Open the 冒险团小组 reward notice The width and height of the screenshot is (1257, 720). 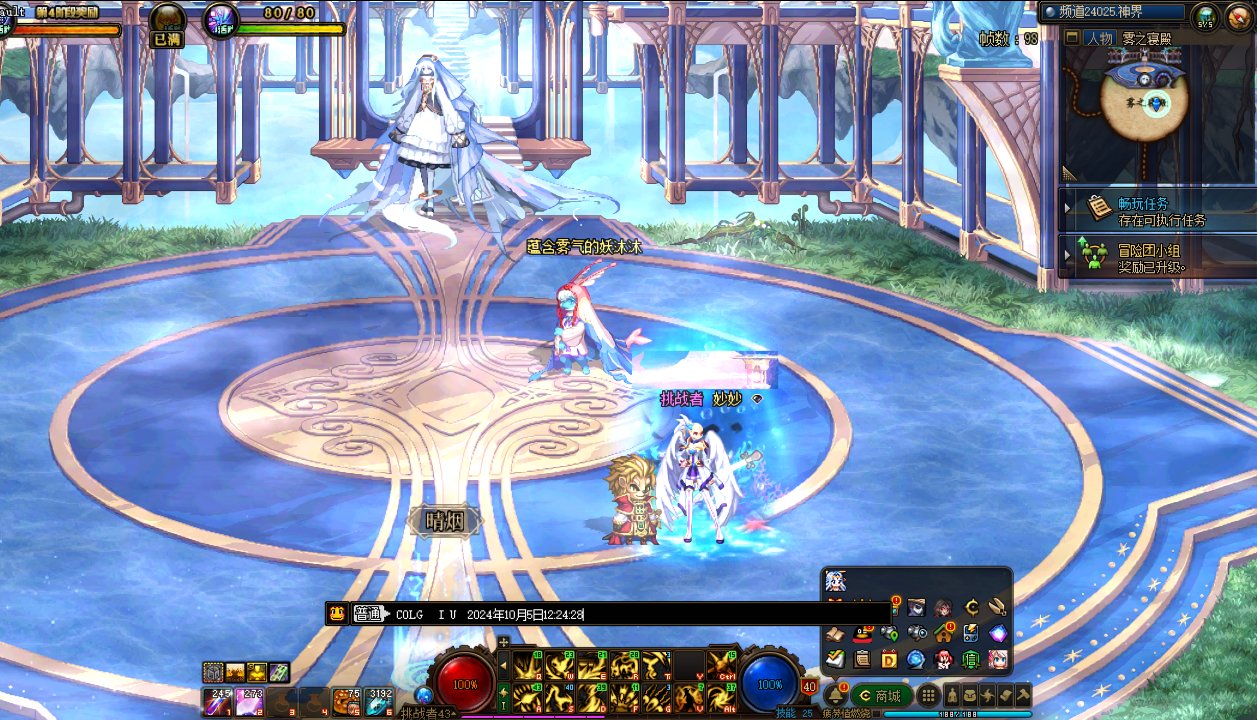pyautogui.click(x=1150, y=258)
